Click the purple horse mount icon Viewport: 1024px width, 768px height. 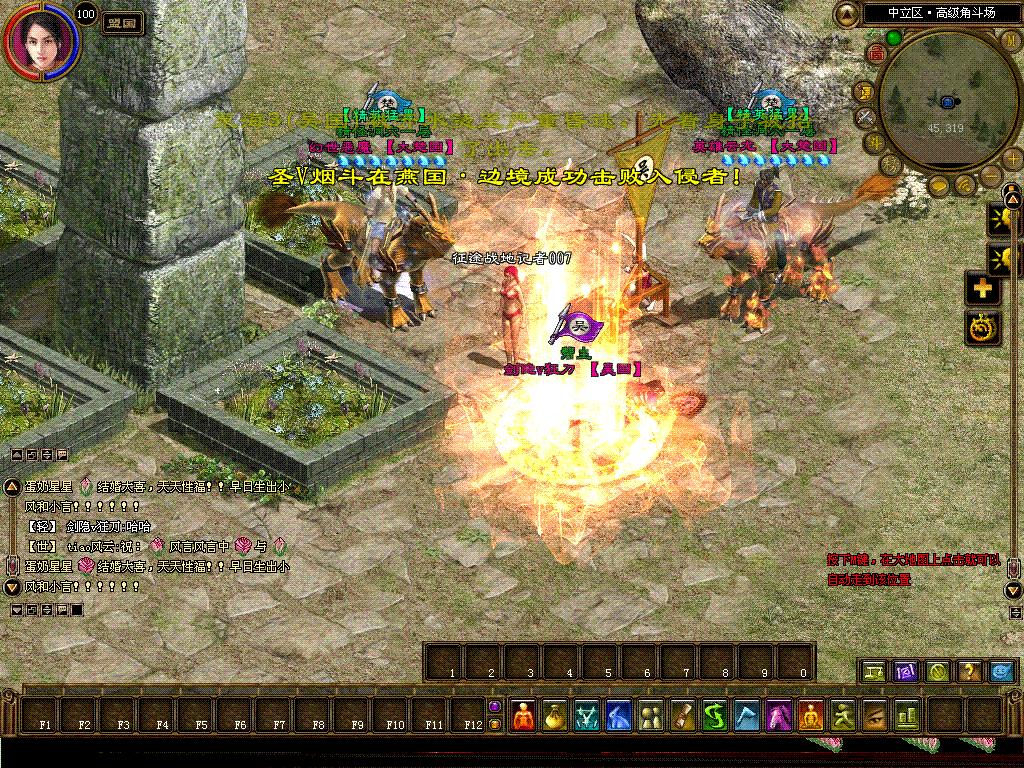pos(779,715)
